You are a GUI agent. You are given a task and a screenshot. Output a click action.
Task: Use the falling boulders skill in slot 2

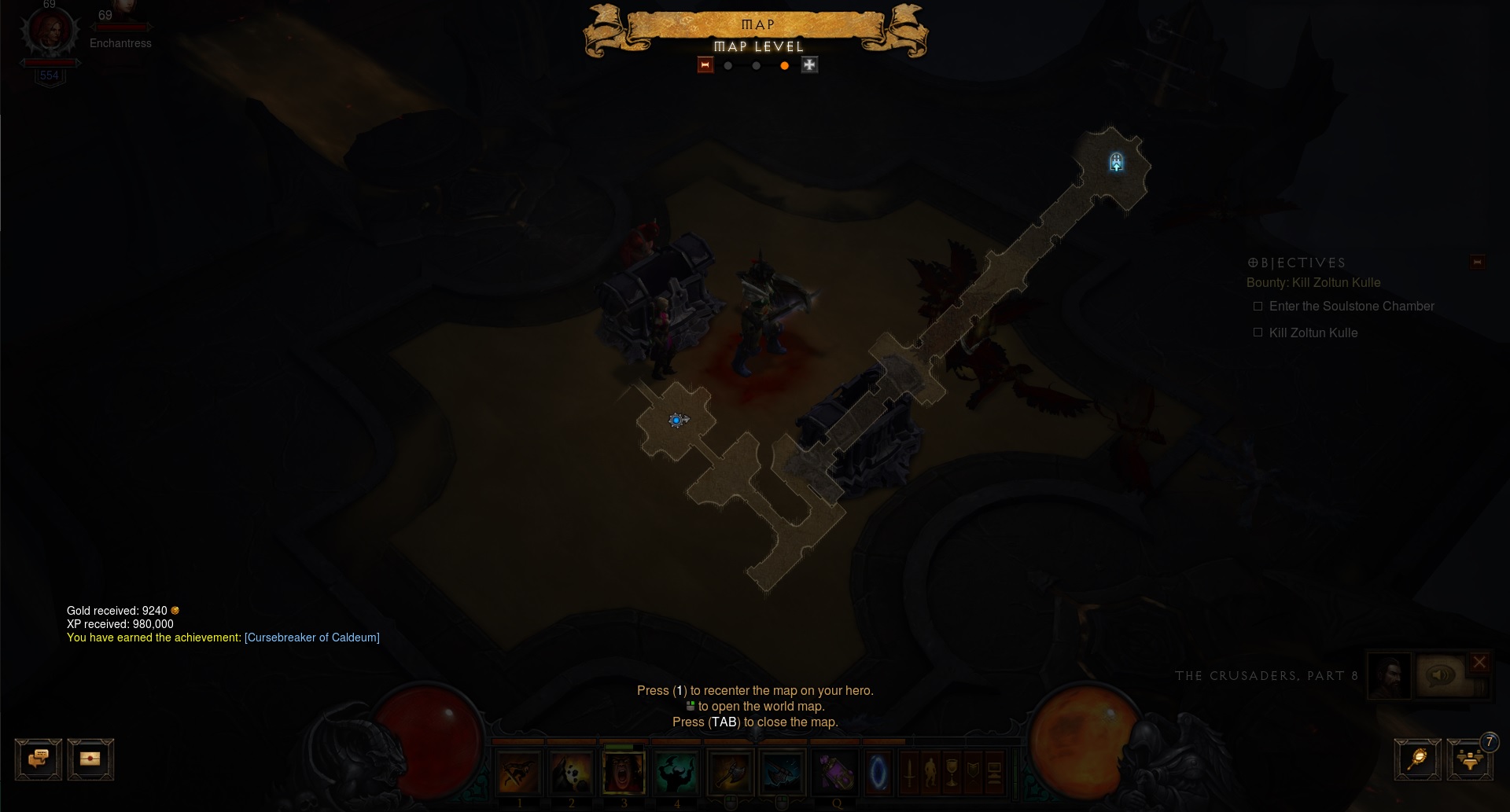point(571,772)
